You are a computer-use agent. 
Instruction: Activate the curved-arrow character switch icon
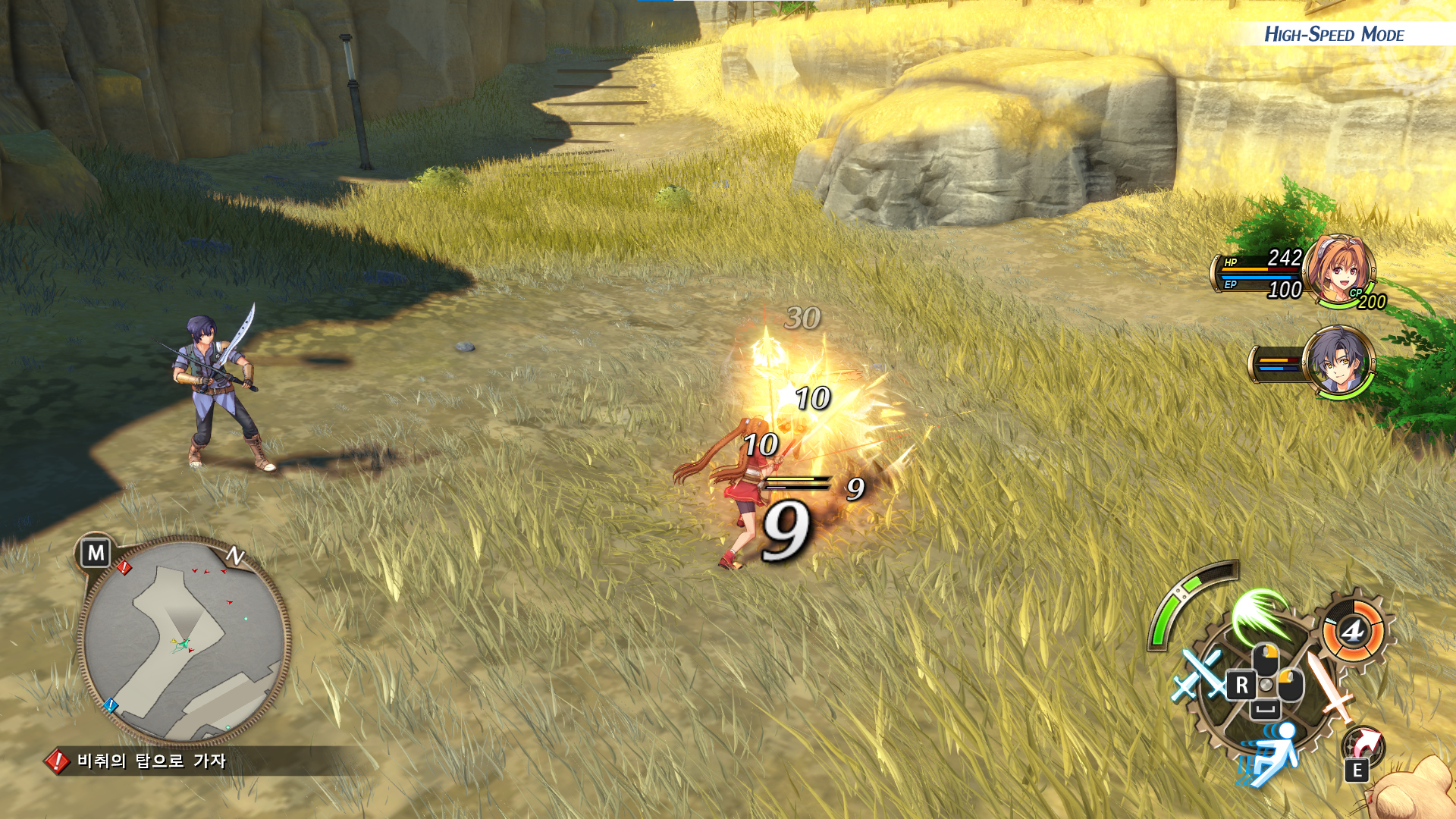1364,744
